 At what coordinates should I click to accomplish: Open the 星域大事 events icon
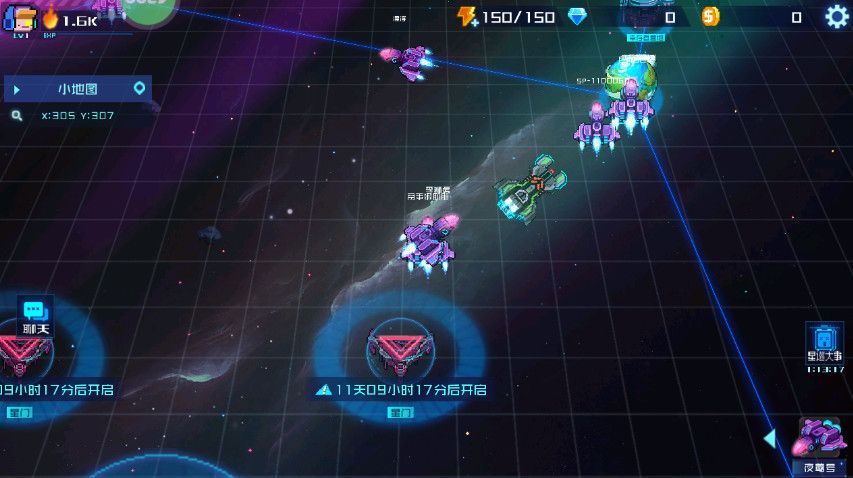(x=824, y=343)
